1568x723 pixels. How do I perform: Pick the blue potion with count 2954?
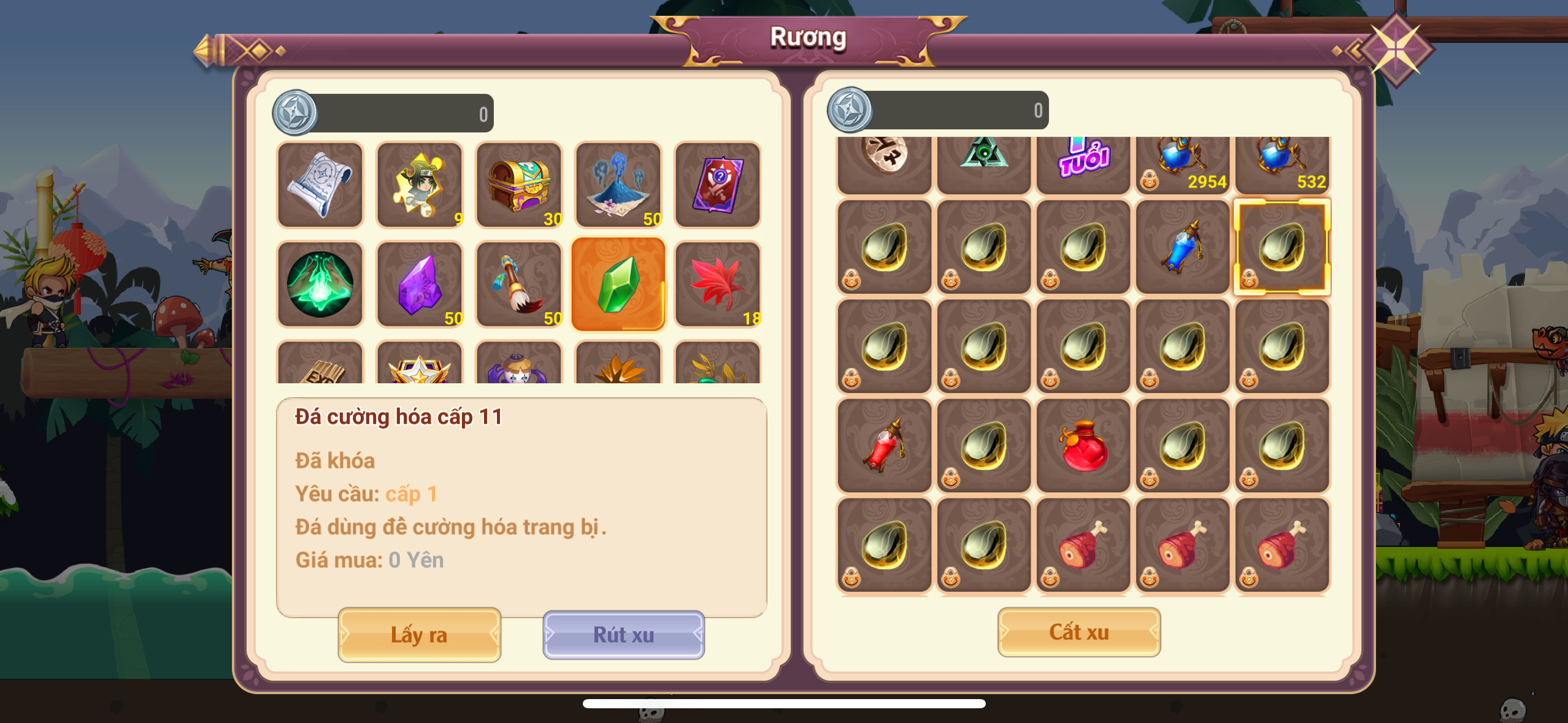tap(1182, 163)
